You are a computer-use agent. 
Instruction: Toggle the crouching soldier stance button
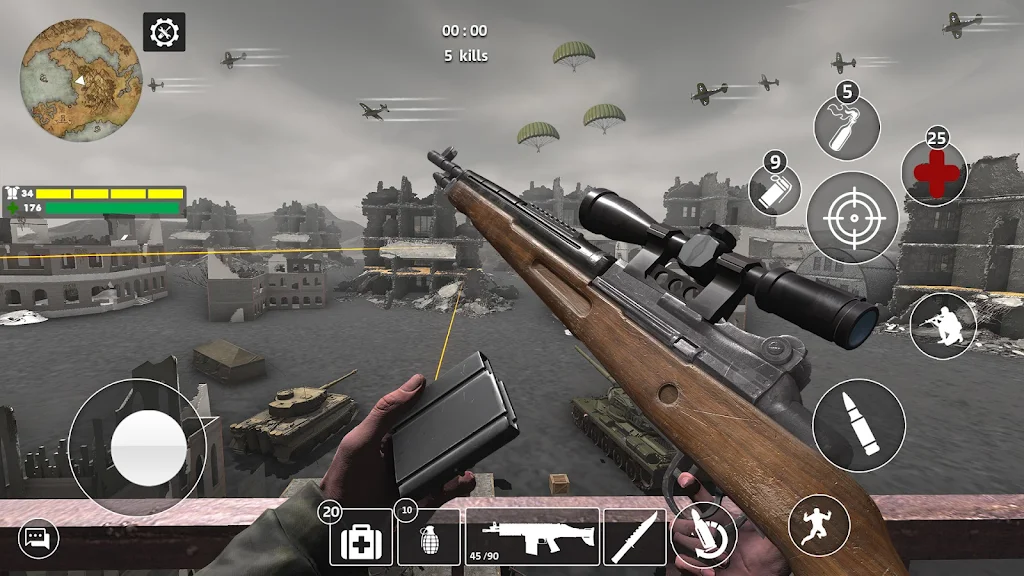[x=943, y=327]
